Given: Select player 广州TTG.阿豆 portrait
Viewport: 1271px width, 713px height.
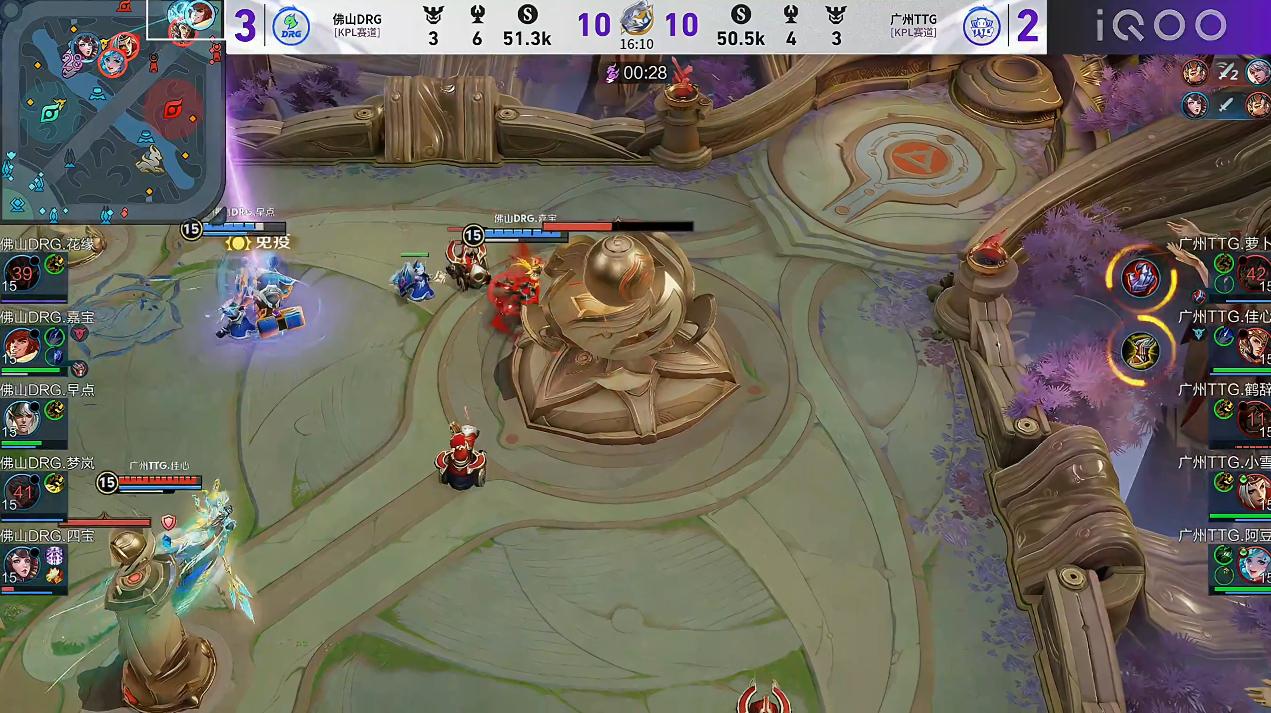Looking at the screenshot, I should coord(1254,563).
